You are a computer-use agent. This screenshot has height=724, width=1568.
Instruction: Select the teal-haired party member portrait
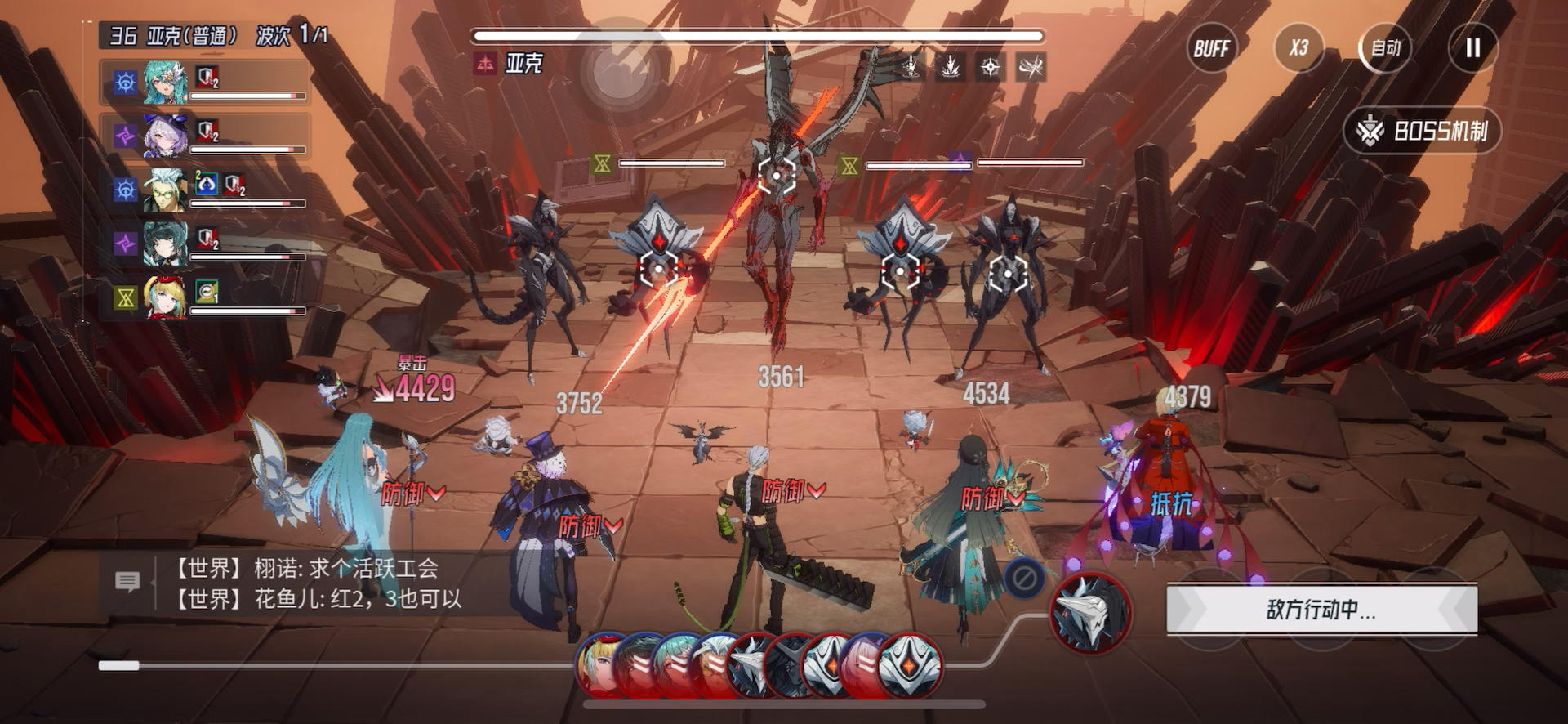165,83
